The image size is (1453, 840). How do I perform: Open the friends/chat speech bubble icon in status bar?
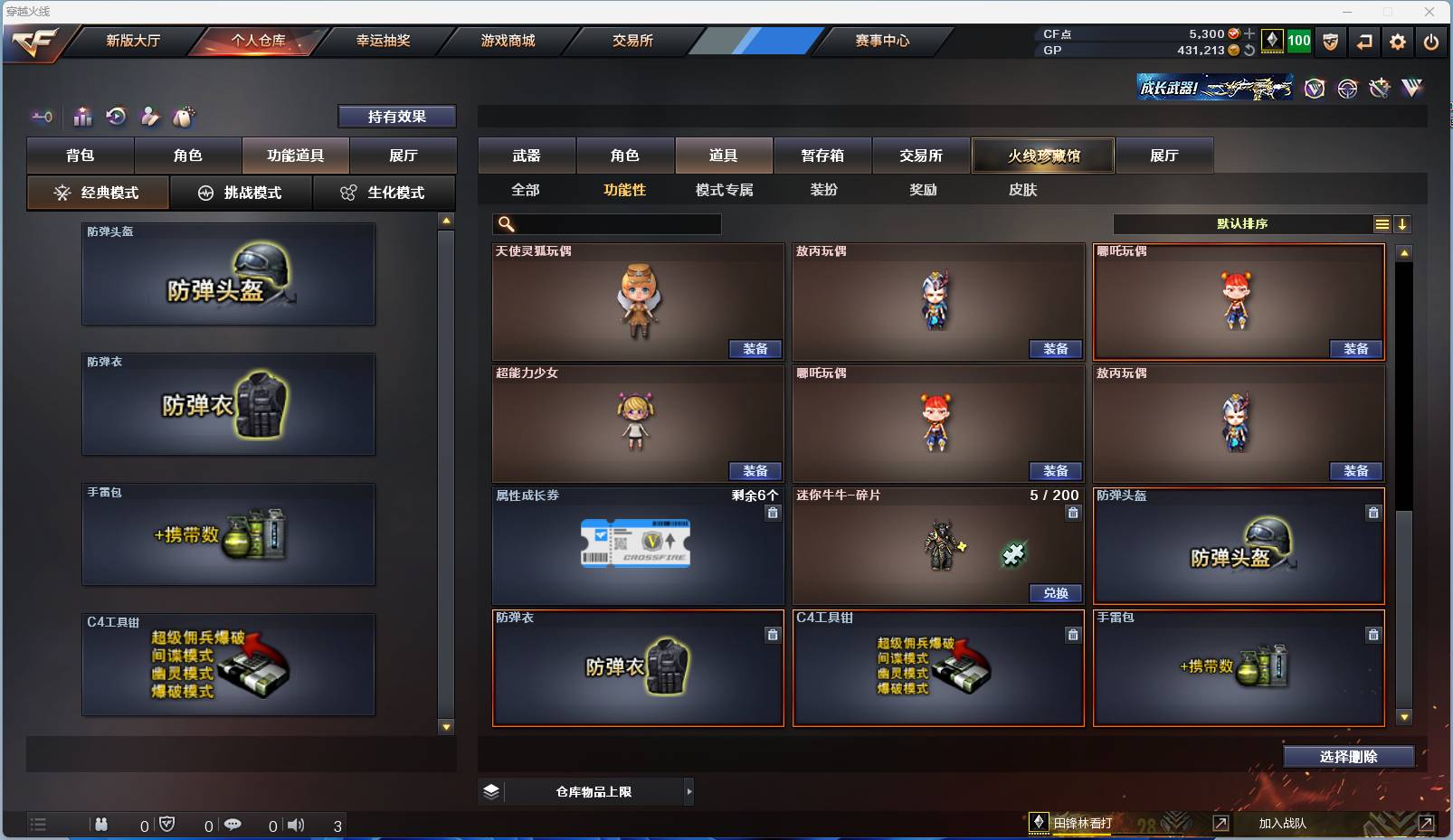[233, 824]
